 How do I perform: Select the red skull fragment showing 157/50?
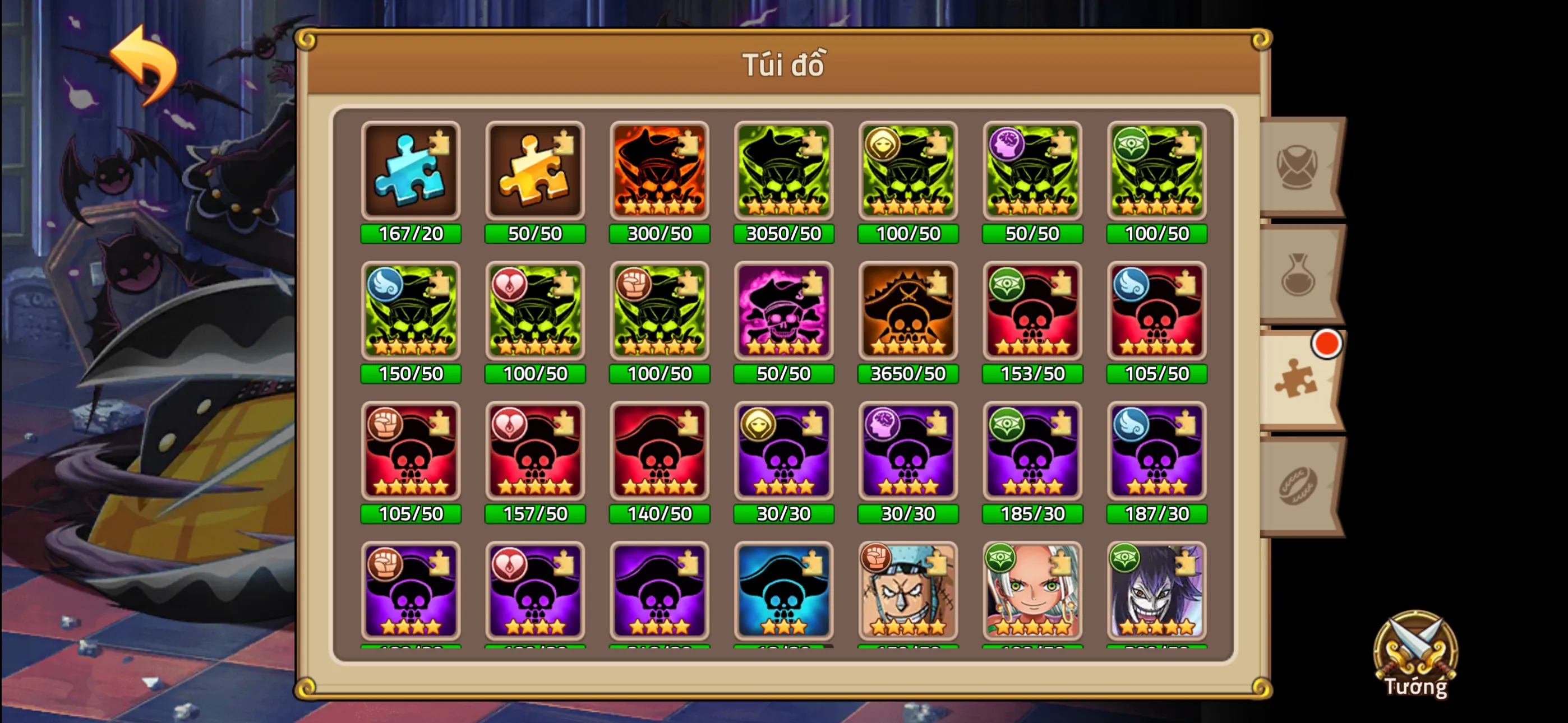(x=535, y=452)
